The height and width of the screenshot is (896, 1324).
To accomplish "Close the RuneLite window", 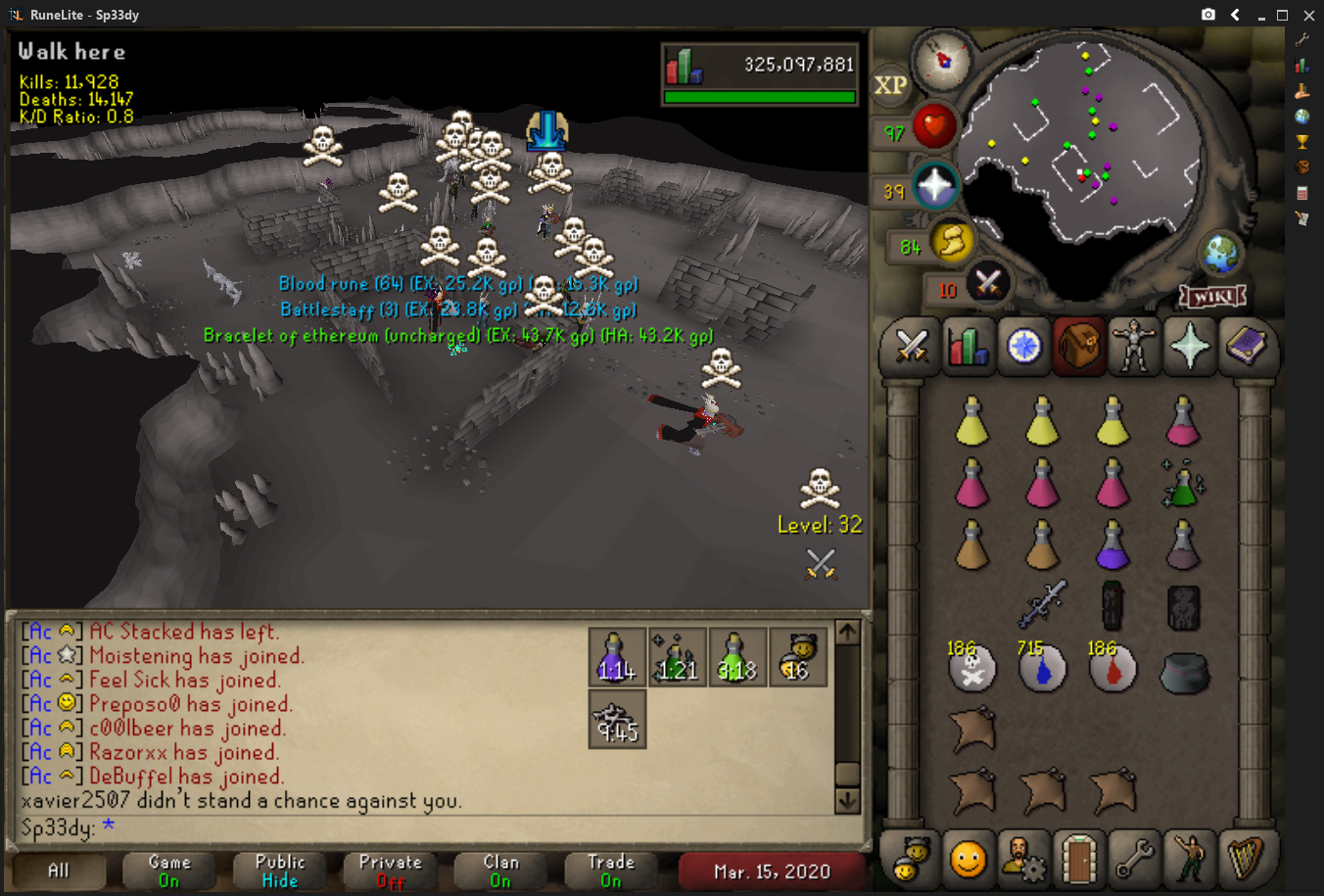I will point(1308,15).
